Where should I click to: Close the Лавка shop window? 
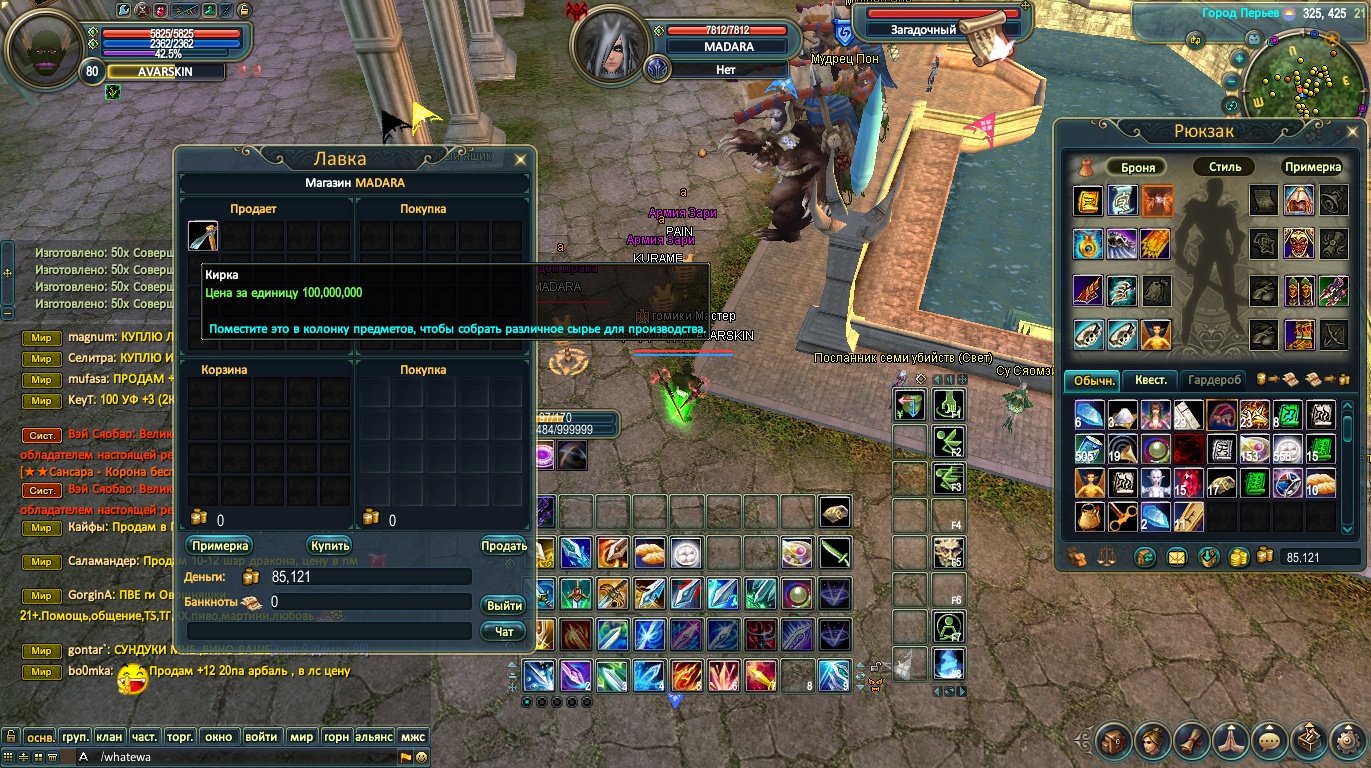[x=520, y=159]
